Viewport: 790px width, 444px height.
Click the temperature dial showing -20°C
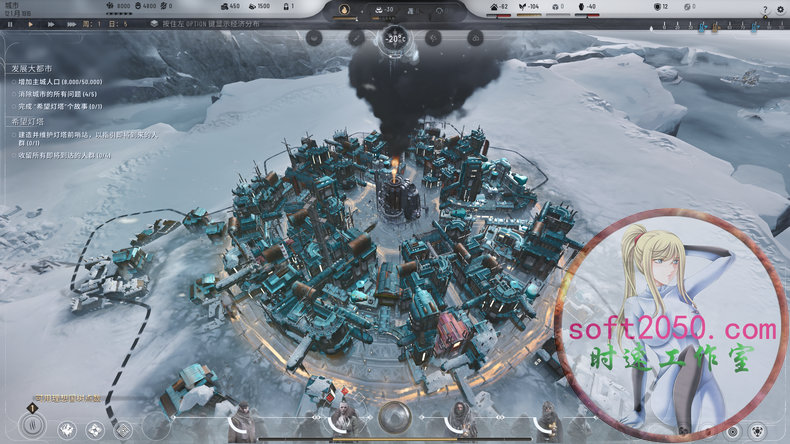pyautogui.click(x=393, y=40)
